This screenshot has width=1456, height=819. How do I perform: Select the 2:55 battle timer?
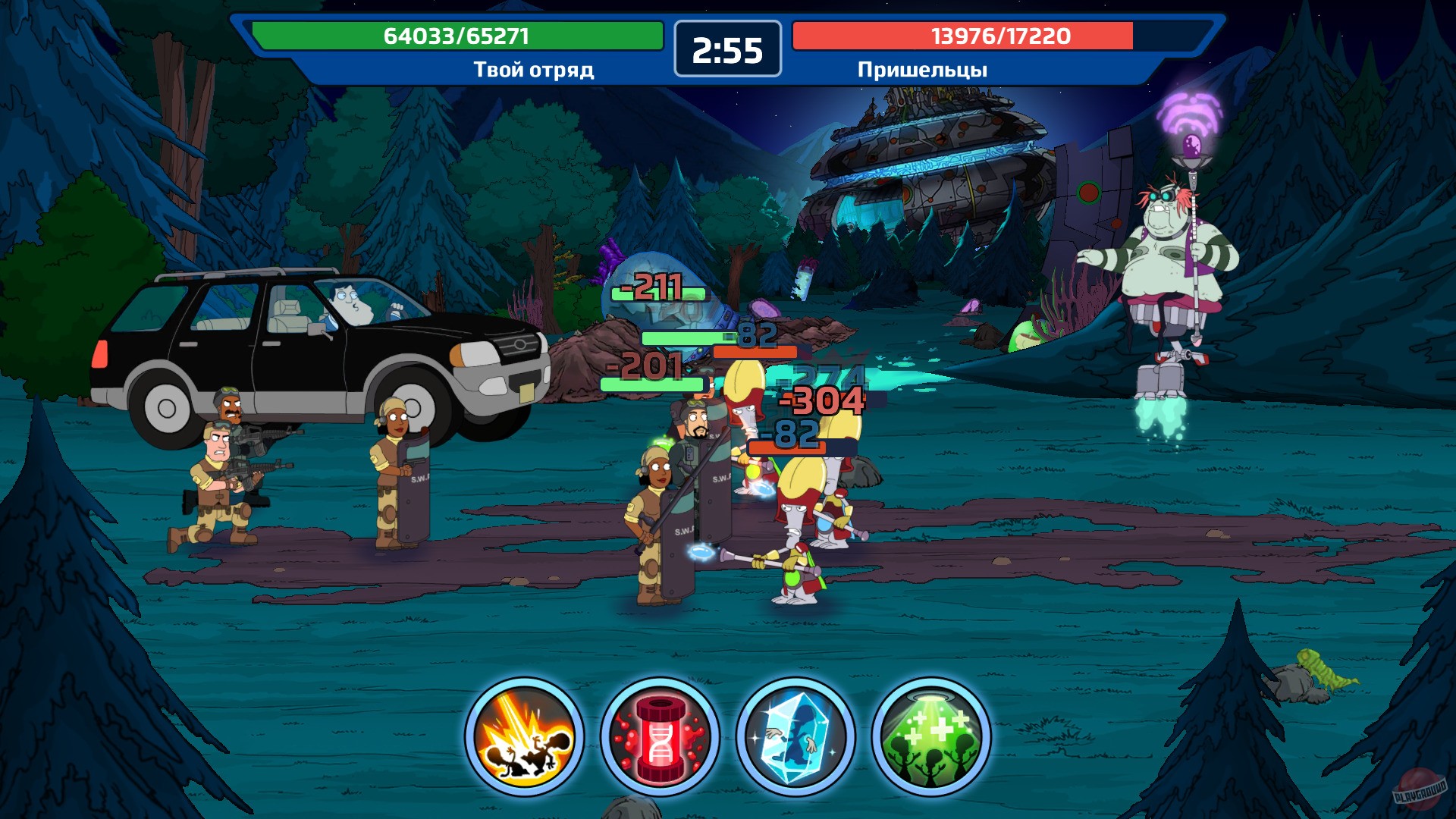[x=726, y=49]
